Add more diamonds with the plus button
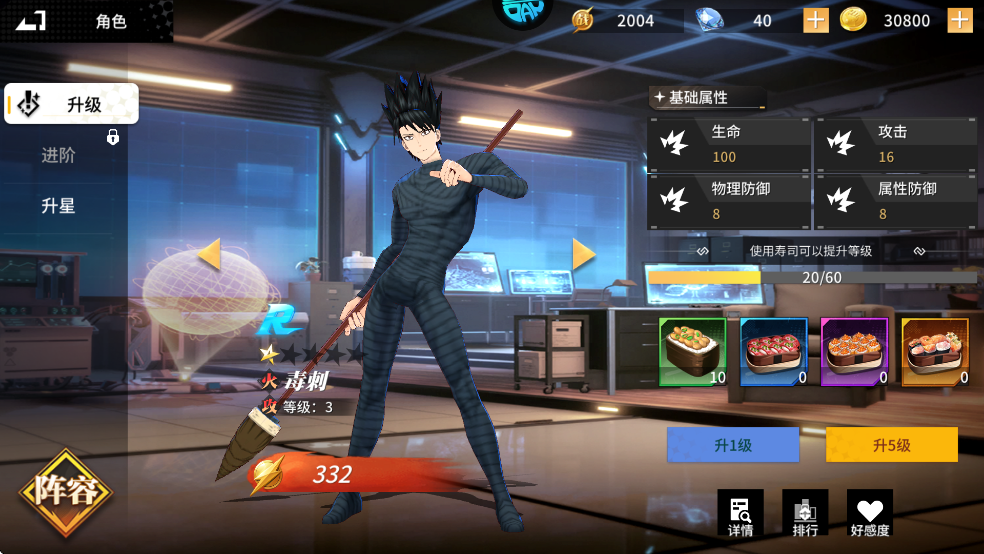This screenshot has height=554, width=984. pos(816,20)
